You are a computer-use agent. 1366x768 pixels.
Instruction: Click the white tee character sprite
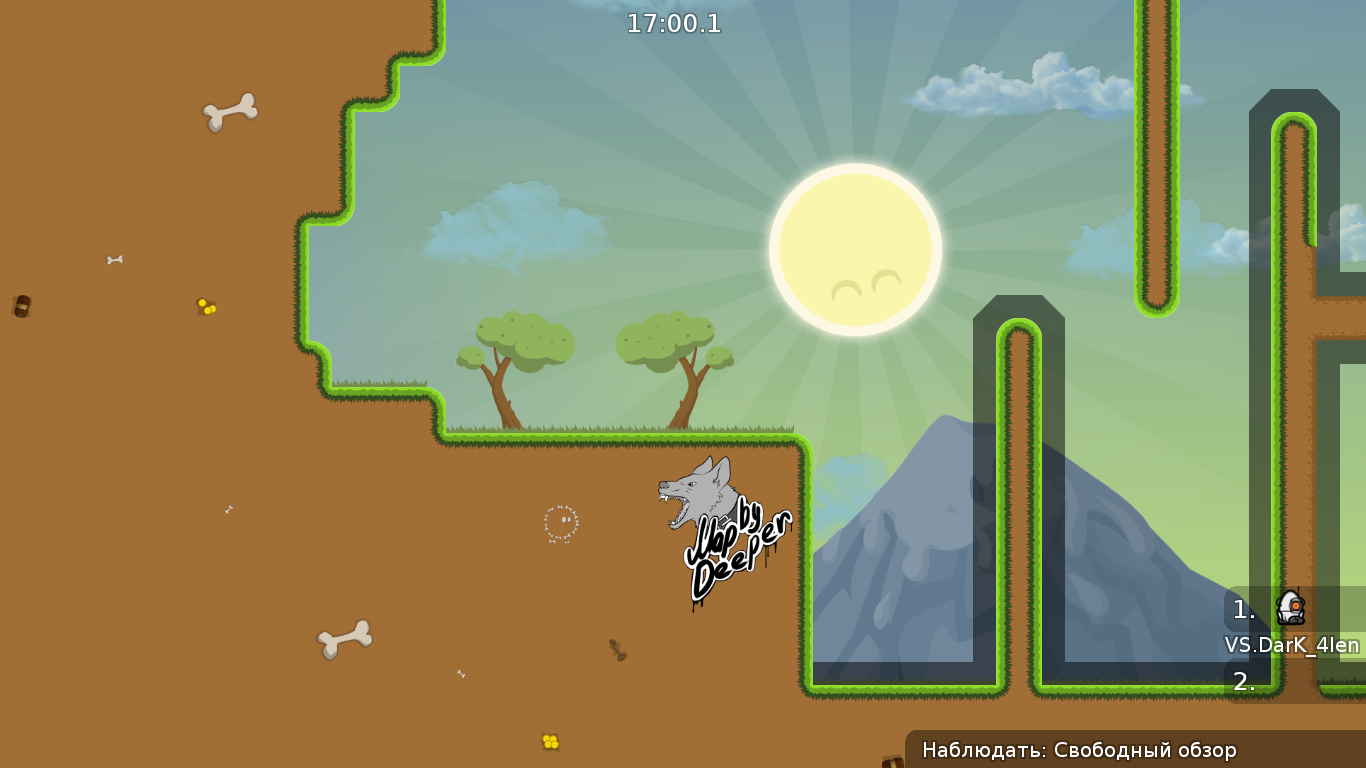[1291, 608]
